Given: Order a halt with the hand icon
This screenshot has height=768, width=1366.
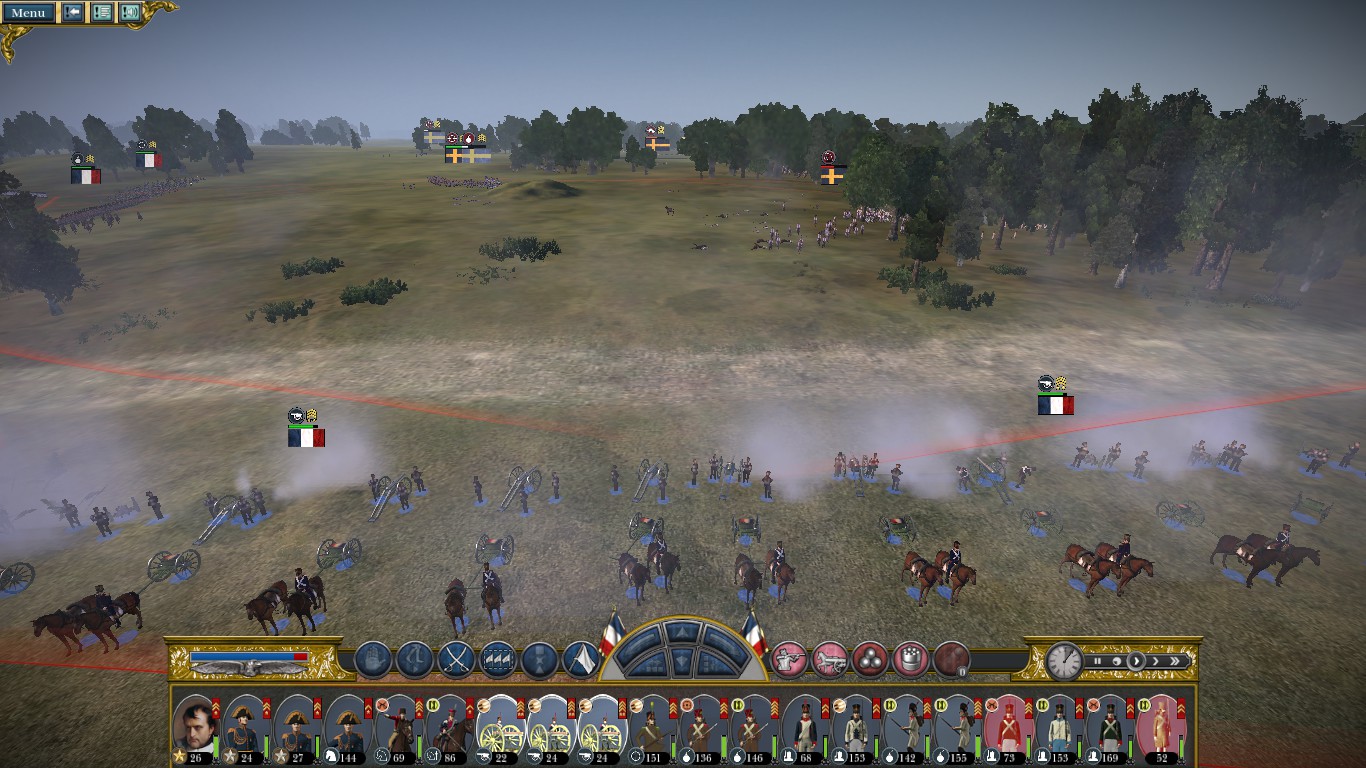Looking at the screenshot, I should point(373,659).
